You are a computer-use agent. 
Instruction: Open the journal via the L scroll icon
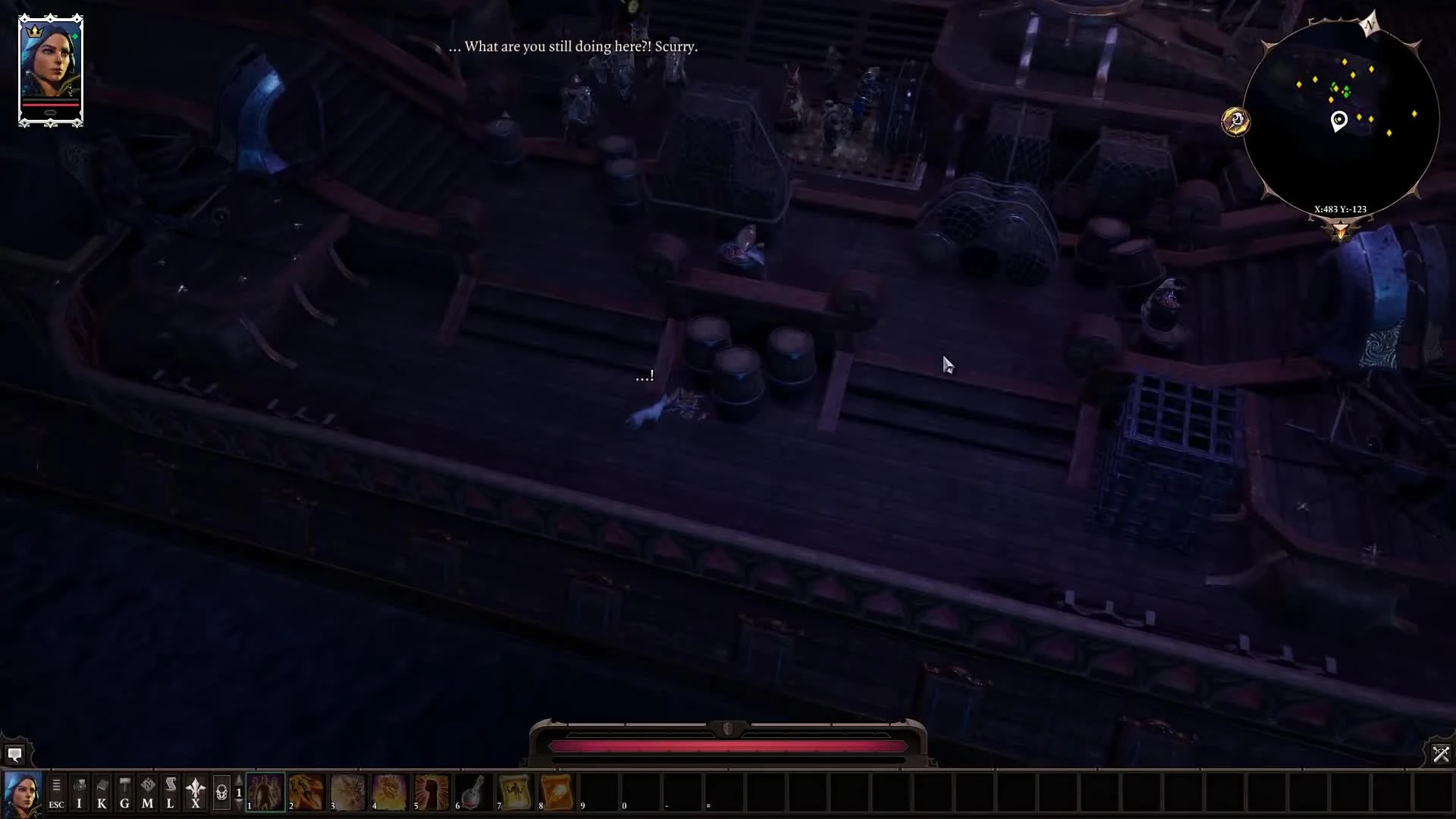tap(170, 793)
